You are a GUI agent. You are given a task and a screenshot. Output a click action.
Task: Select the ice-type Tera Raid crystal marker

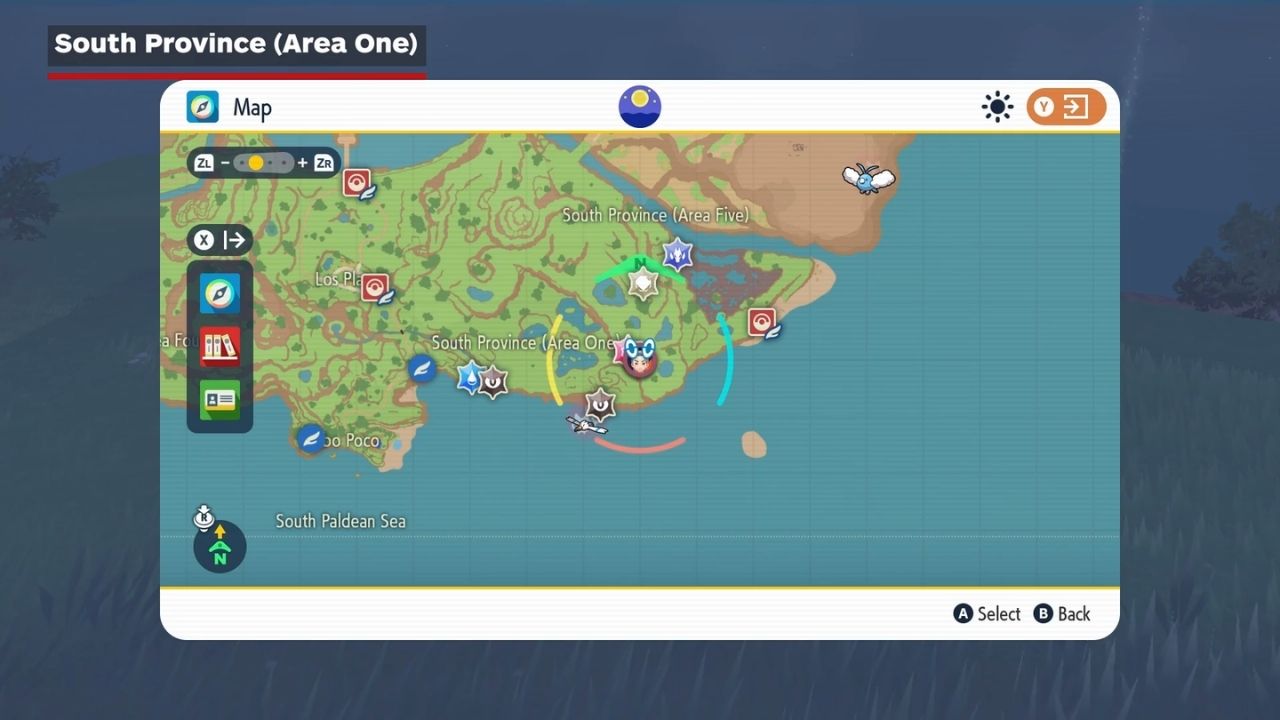pos(678,255)
